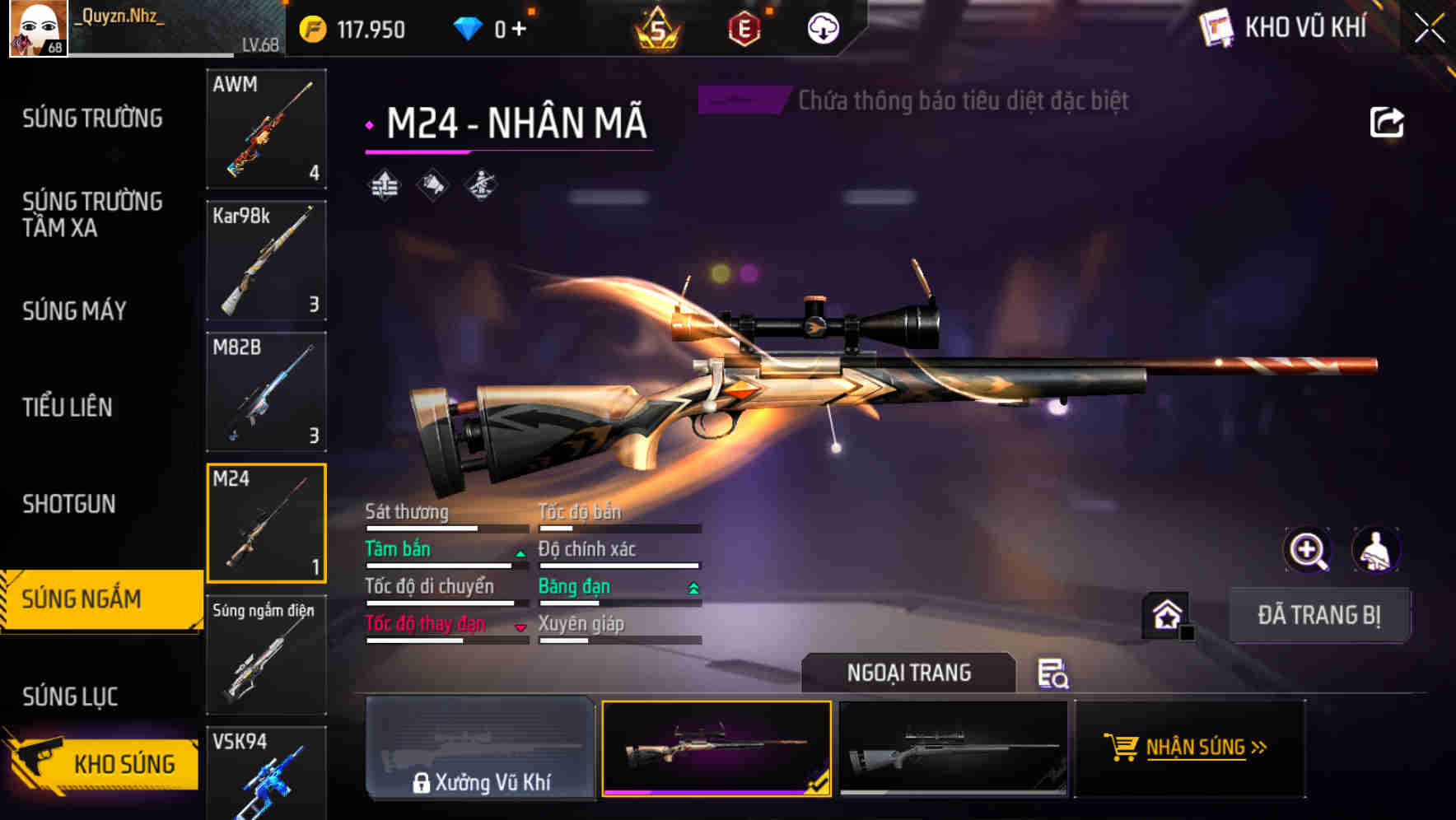Open the share icon at the top right
This screenshot has height=820, width=1456.
(x=1386, y=121)
